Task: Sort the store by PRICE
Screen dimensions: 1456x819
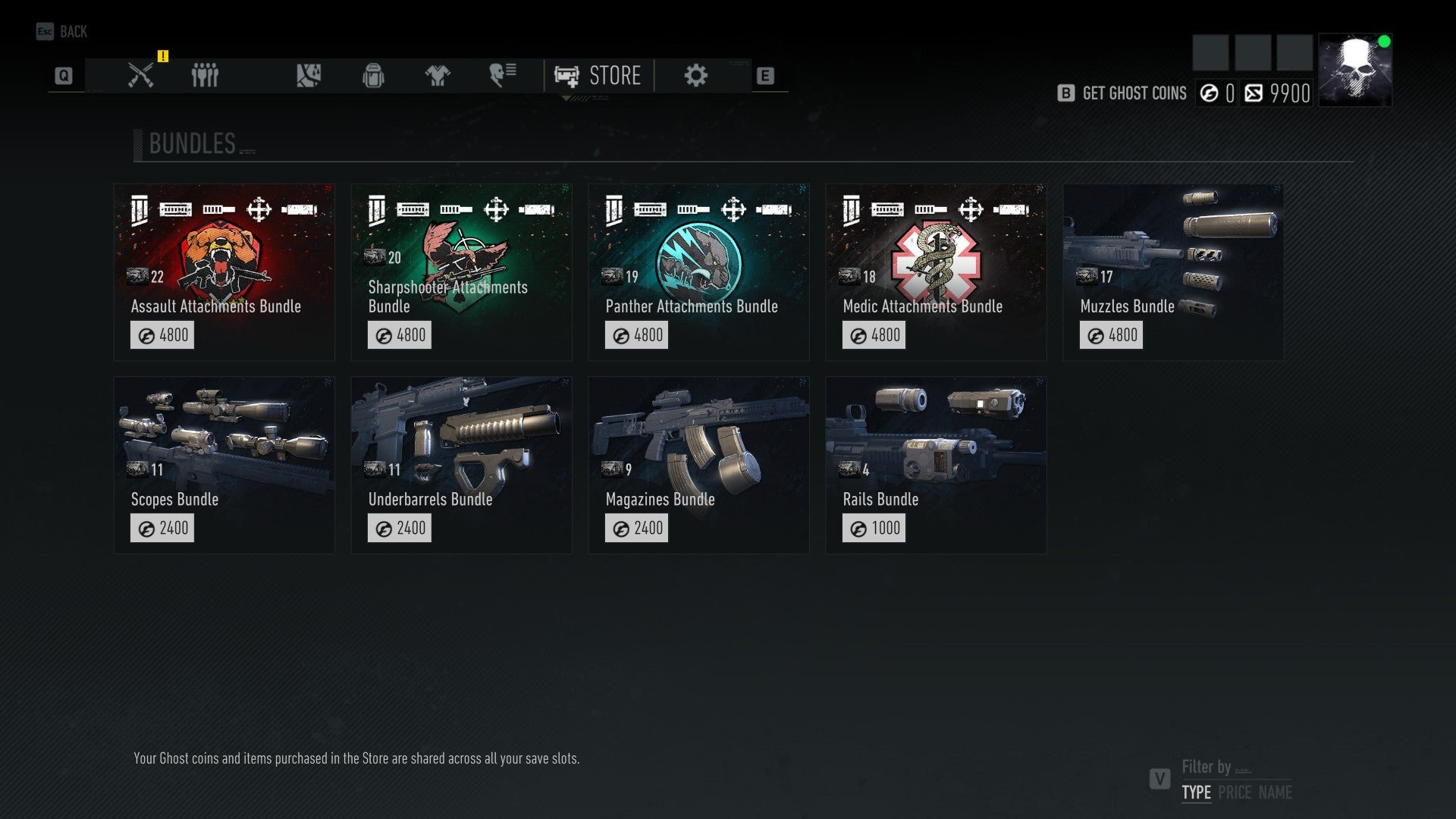Action: pyautogui.click(x=1238, y=792)
